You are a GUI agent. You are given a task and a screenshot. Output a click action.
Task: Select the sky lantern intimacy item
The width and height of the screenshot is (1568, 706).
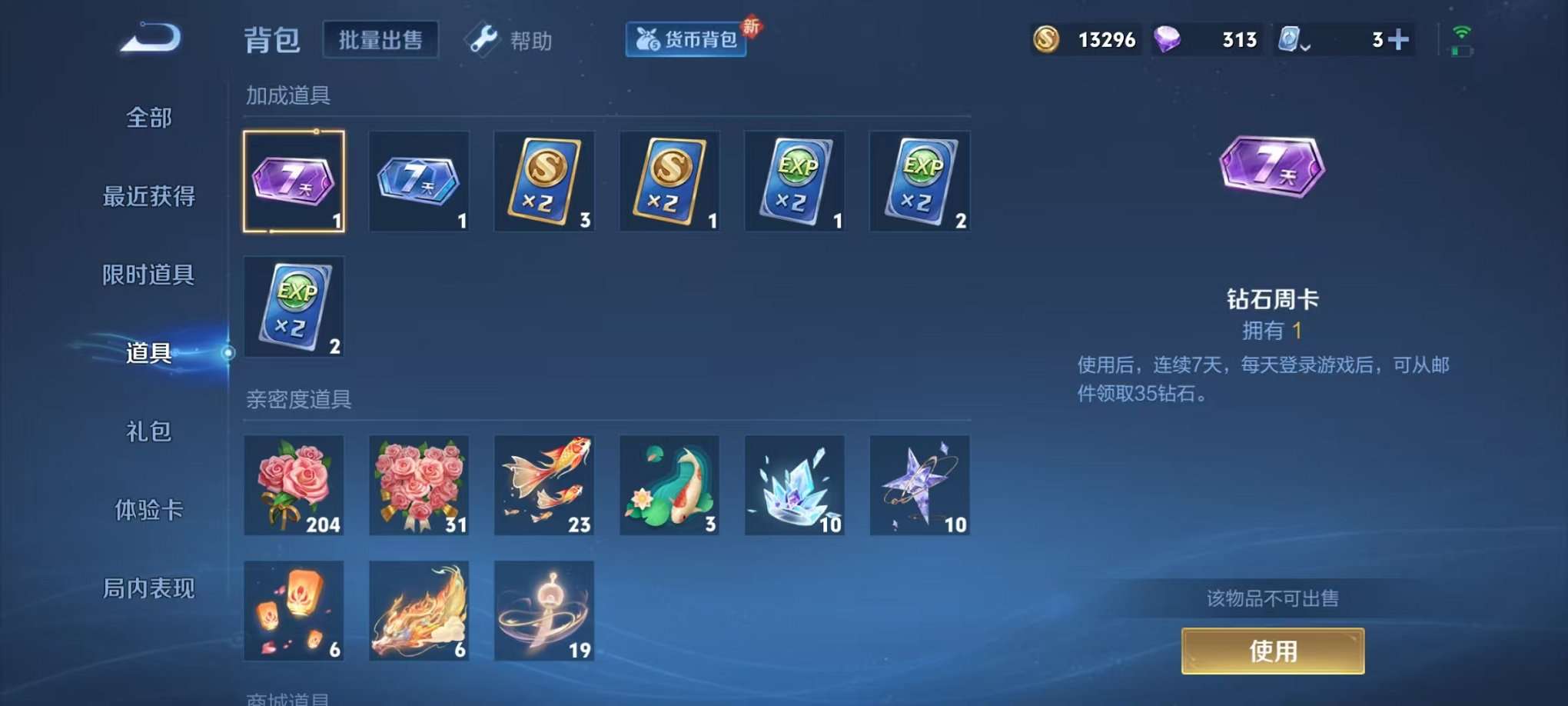pos(294,611)
